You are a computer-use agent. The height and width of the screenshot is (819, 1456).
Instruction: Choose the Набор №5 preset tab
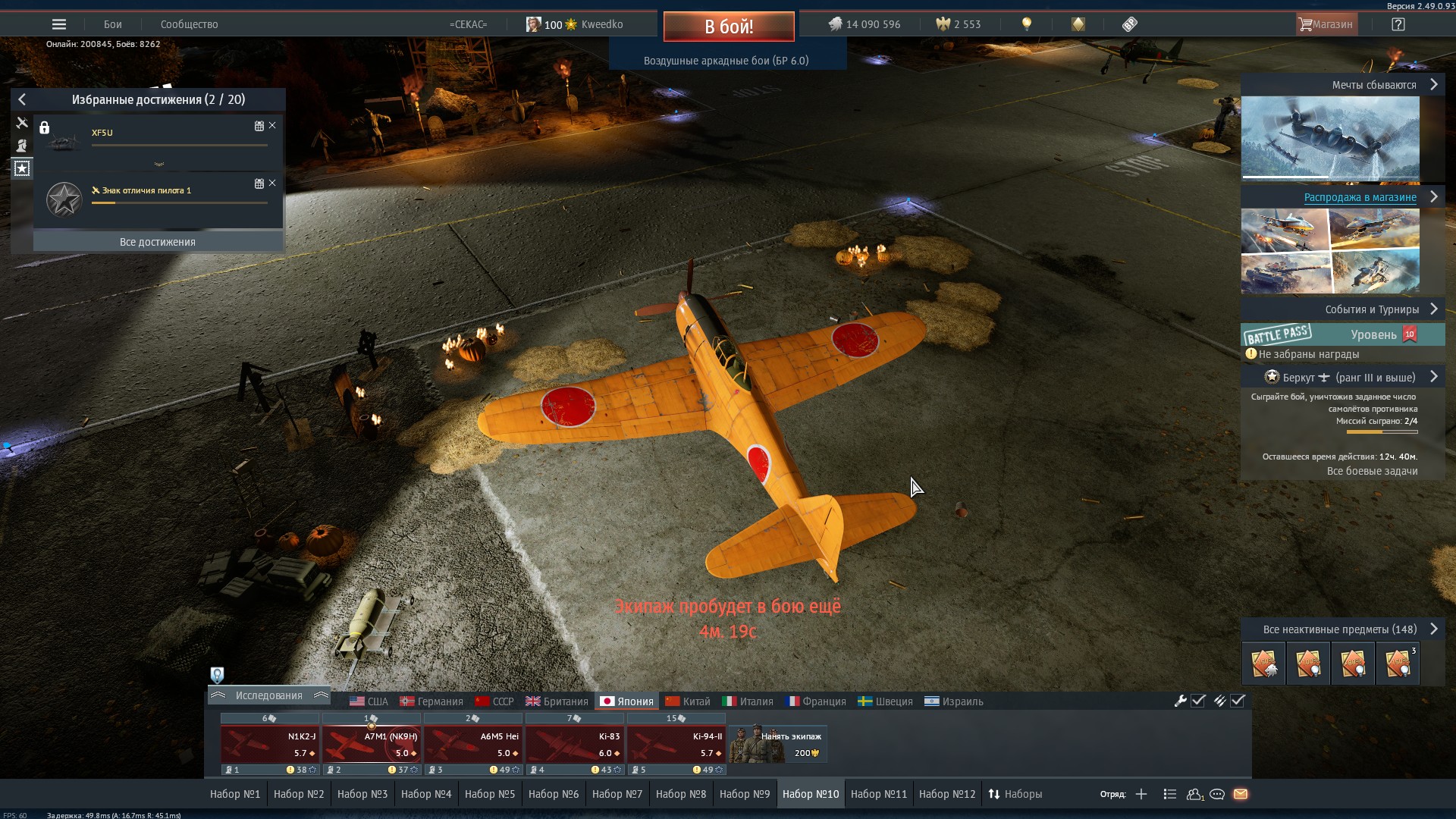pos(490,794)
